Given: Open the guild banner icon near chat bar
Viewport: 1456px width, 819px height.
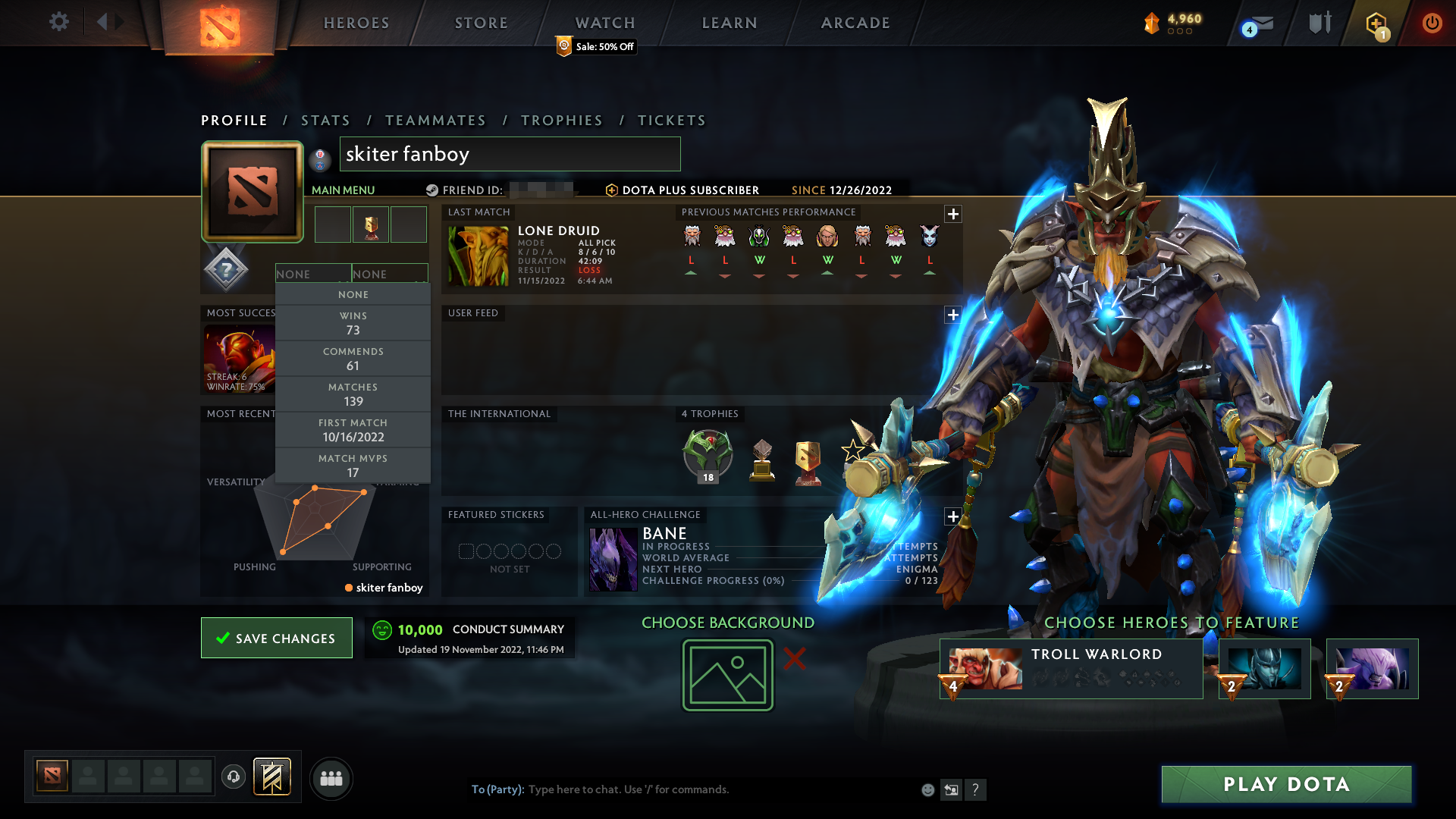Looking at the screenshot, I should [271, 777].
